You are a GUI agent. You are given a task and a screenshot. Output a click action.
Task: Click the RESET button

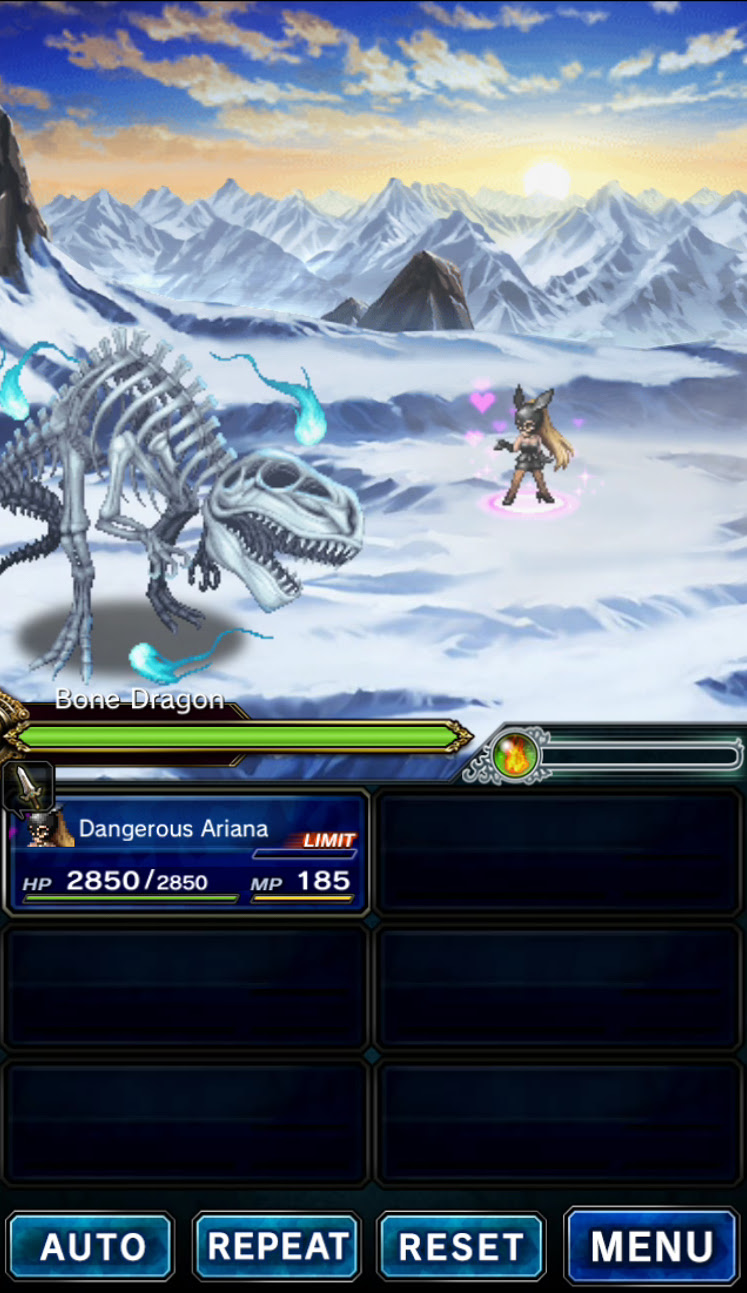[x=461, y=1246]
